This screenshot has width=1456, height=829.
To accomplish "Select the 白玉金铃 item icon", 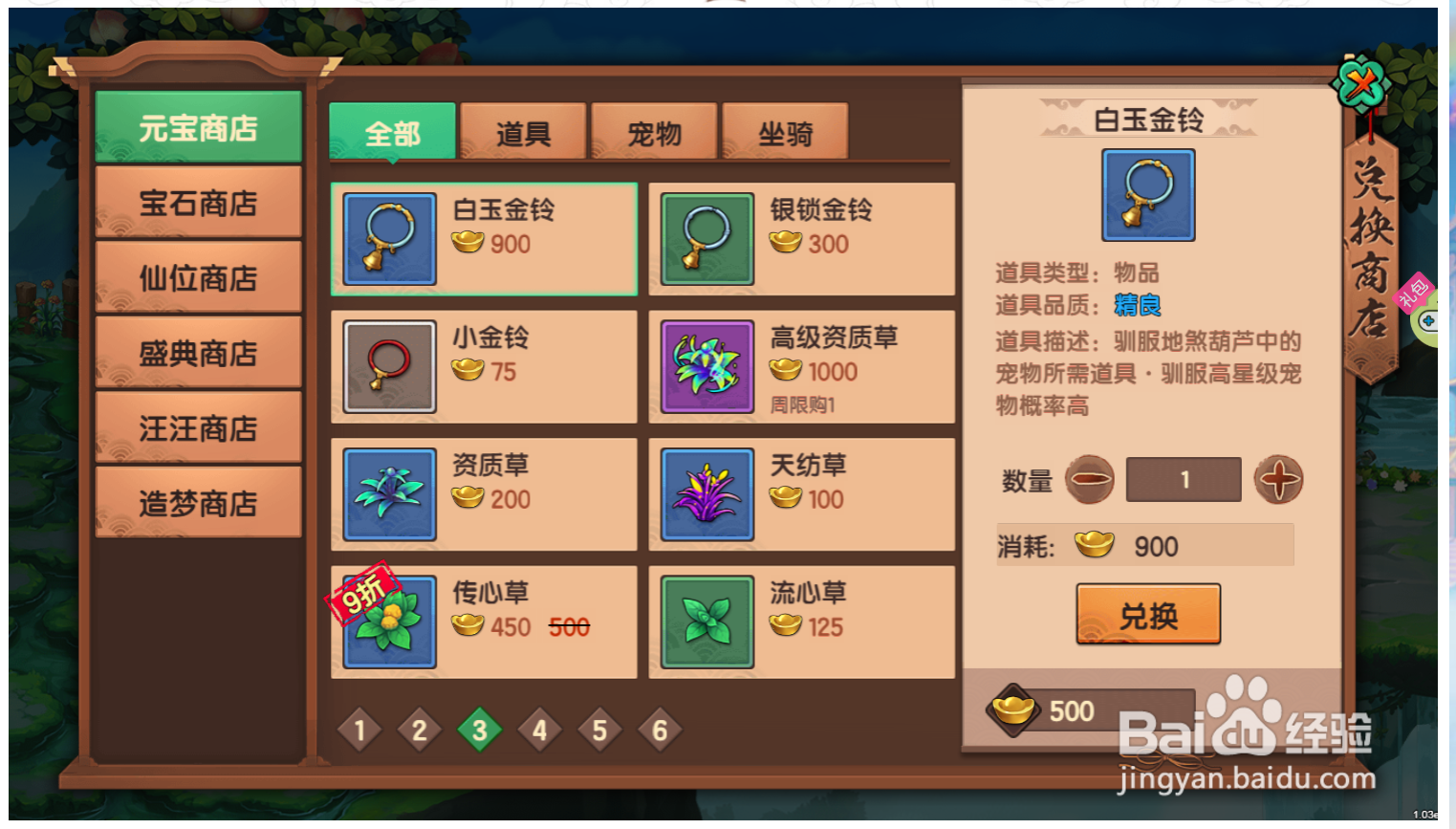I will pyautogui.click(x=388, y=239).
